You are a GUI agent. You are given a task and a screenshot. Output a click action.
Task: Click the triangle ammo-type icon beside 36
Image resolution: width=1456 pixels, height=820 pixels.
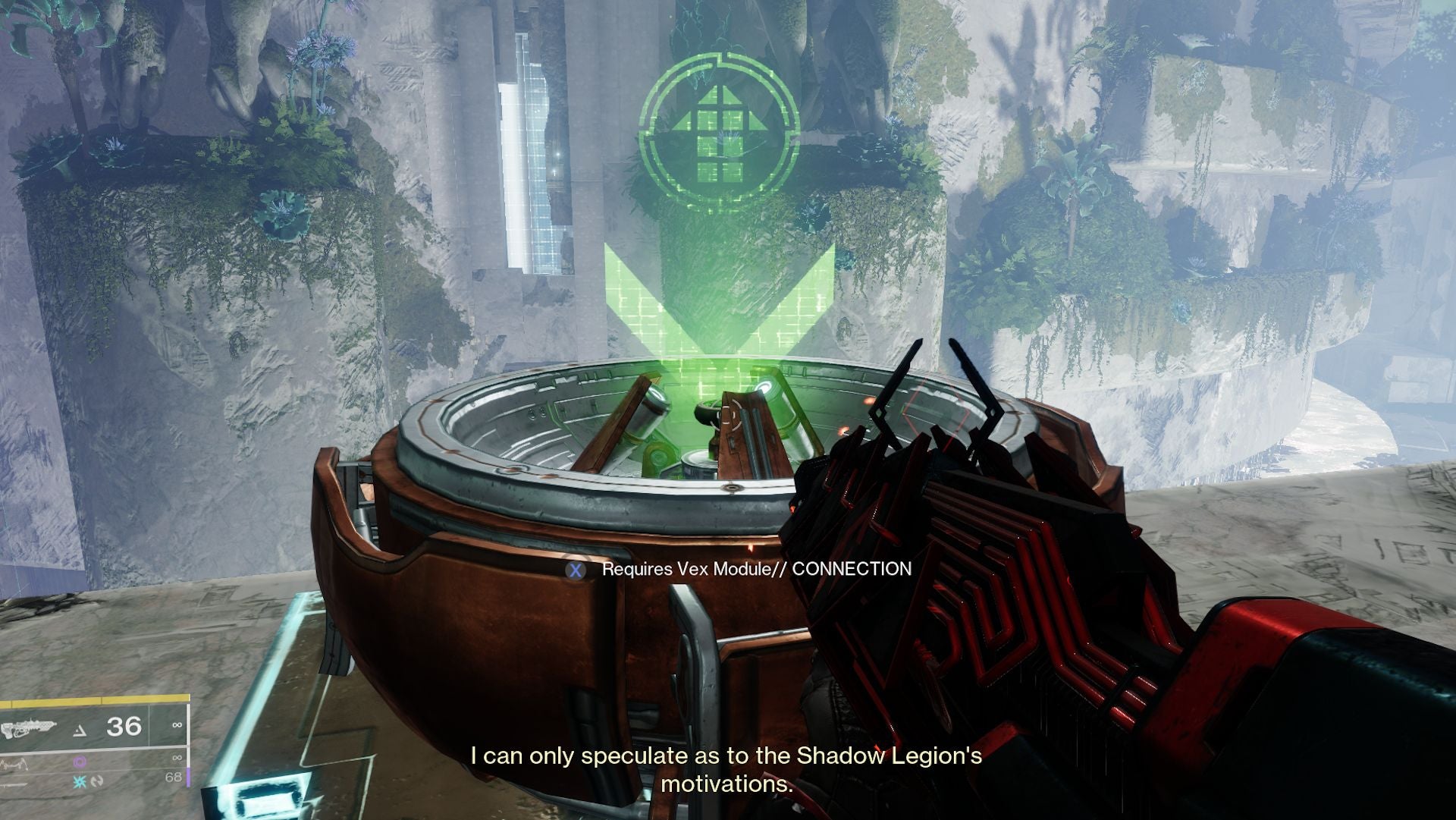click(80, 730)
